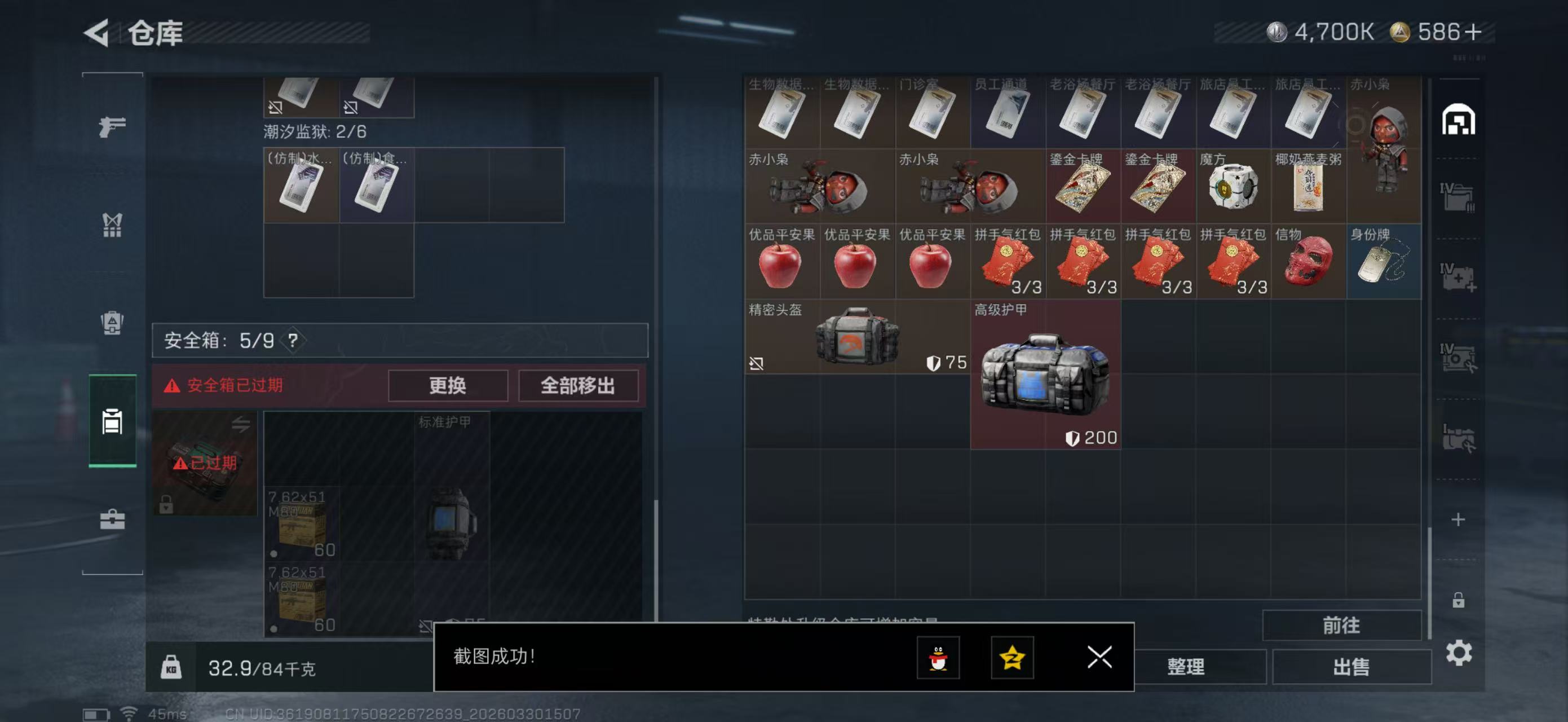Share the screenshot via QQ penguin icon
The image size is (1568, 722).
[938, 658]
